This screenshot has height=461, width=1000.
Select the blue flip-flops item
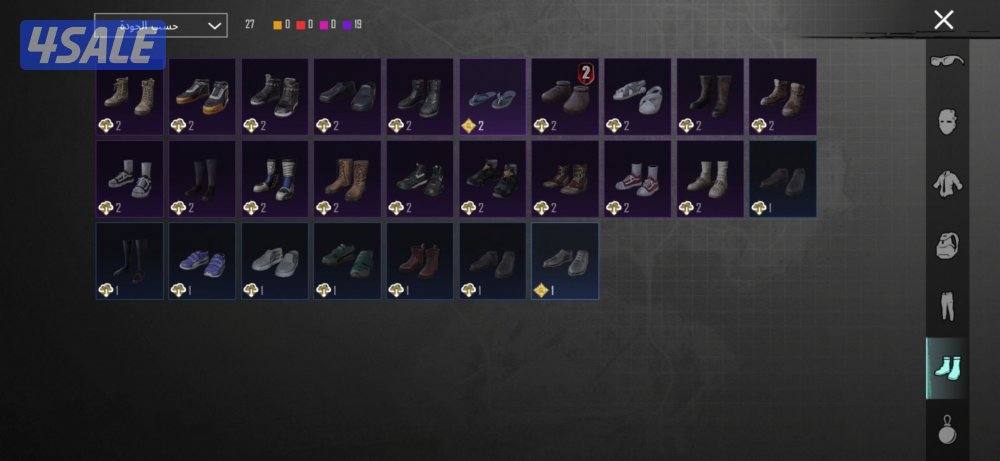click(x=491, y=96)
